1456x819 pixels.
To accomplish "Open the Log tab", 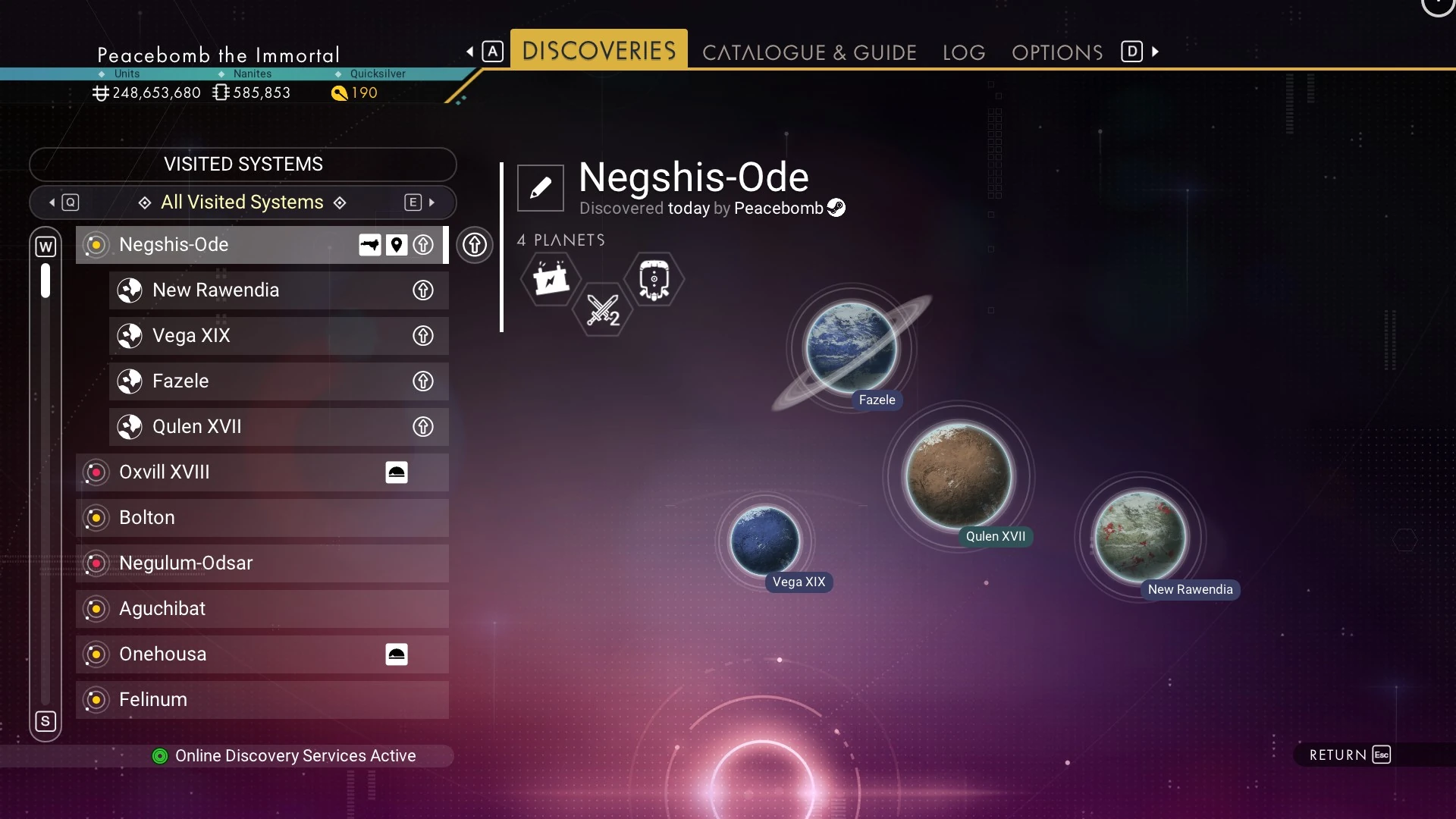I will tap(964, 52).
